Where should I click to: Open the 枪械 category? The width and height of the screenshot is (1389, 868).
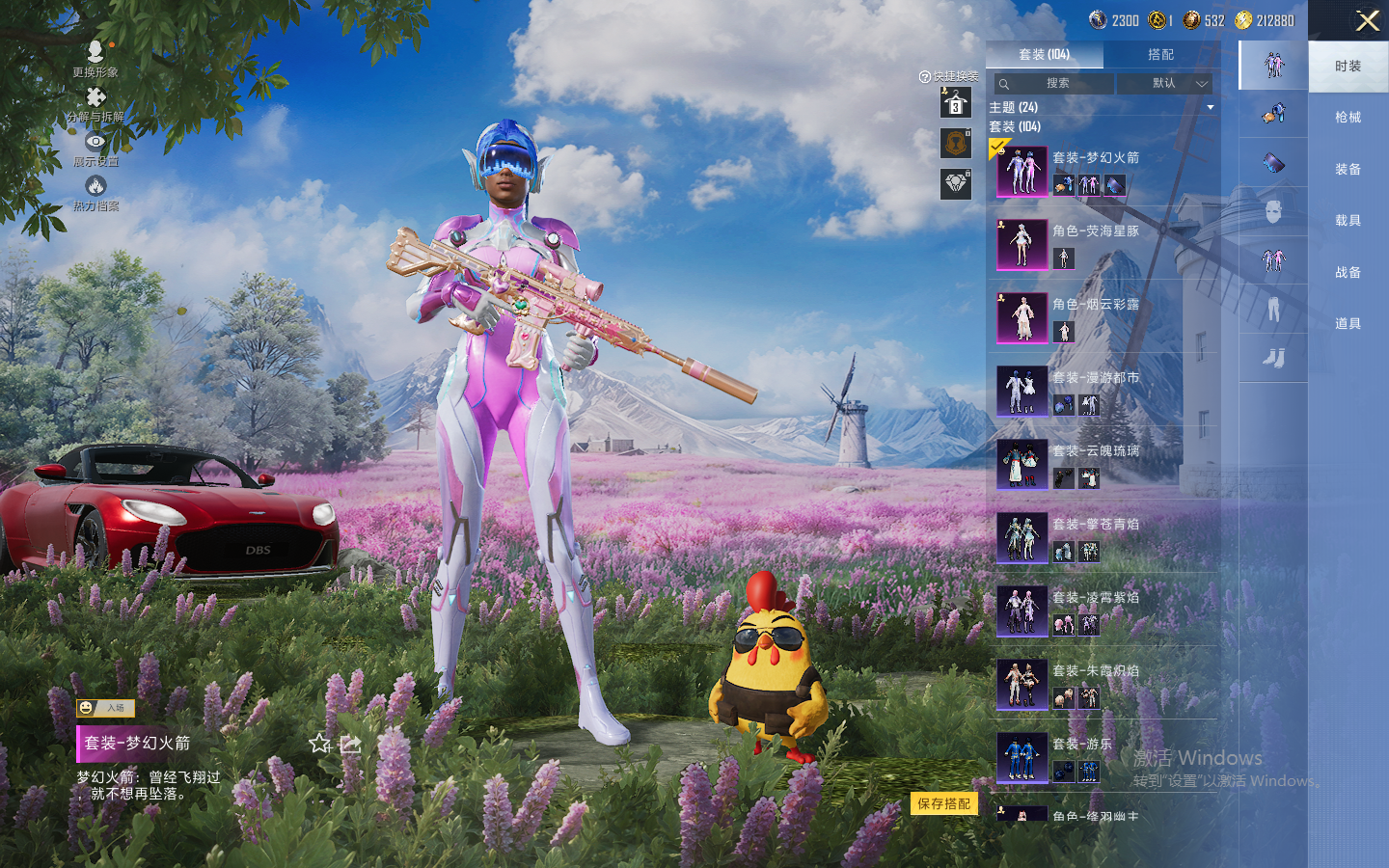pos(1348,118)
